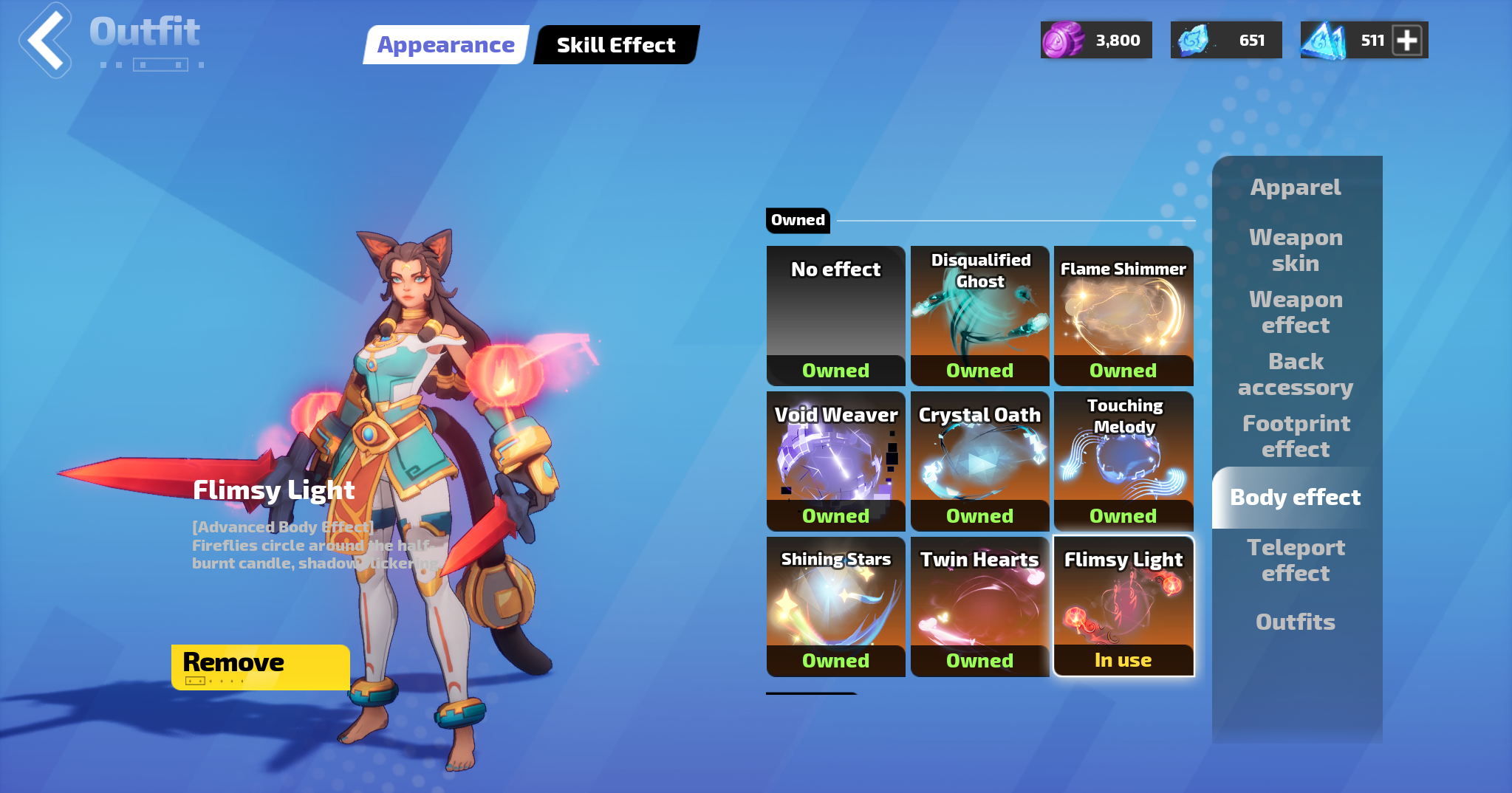Click the plus button to add crystals
Screen dimensions: 1512x793
coord(1407,41)
